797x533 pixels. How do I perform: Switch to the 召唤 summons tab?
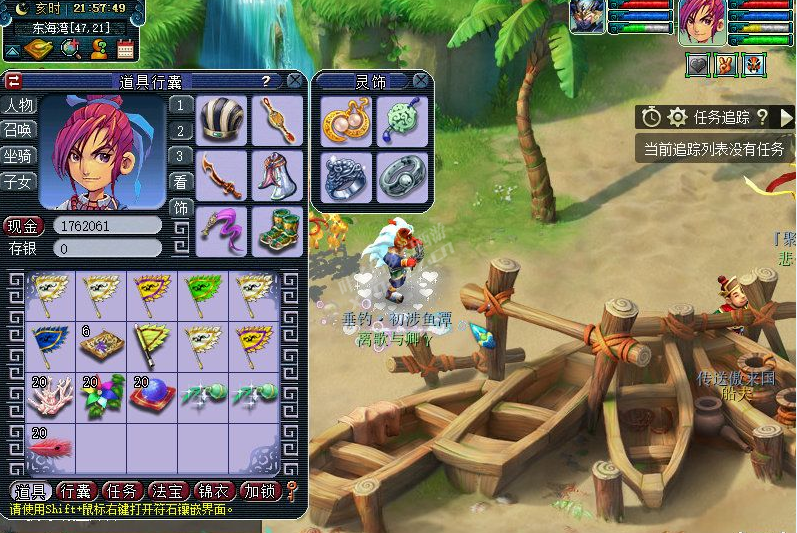[19, 130]
